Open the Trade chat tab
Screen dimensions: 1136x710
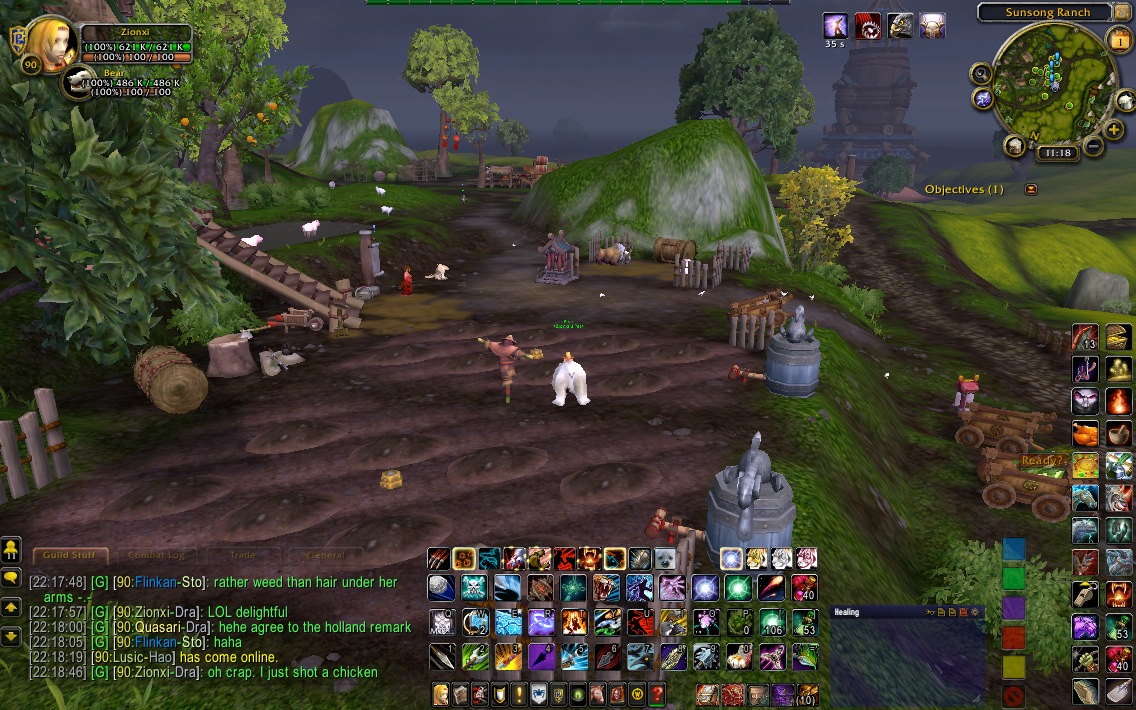[242, 555]
